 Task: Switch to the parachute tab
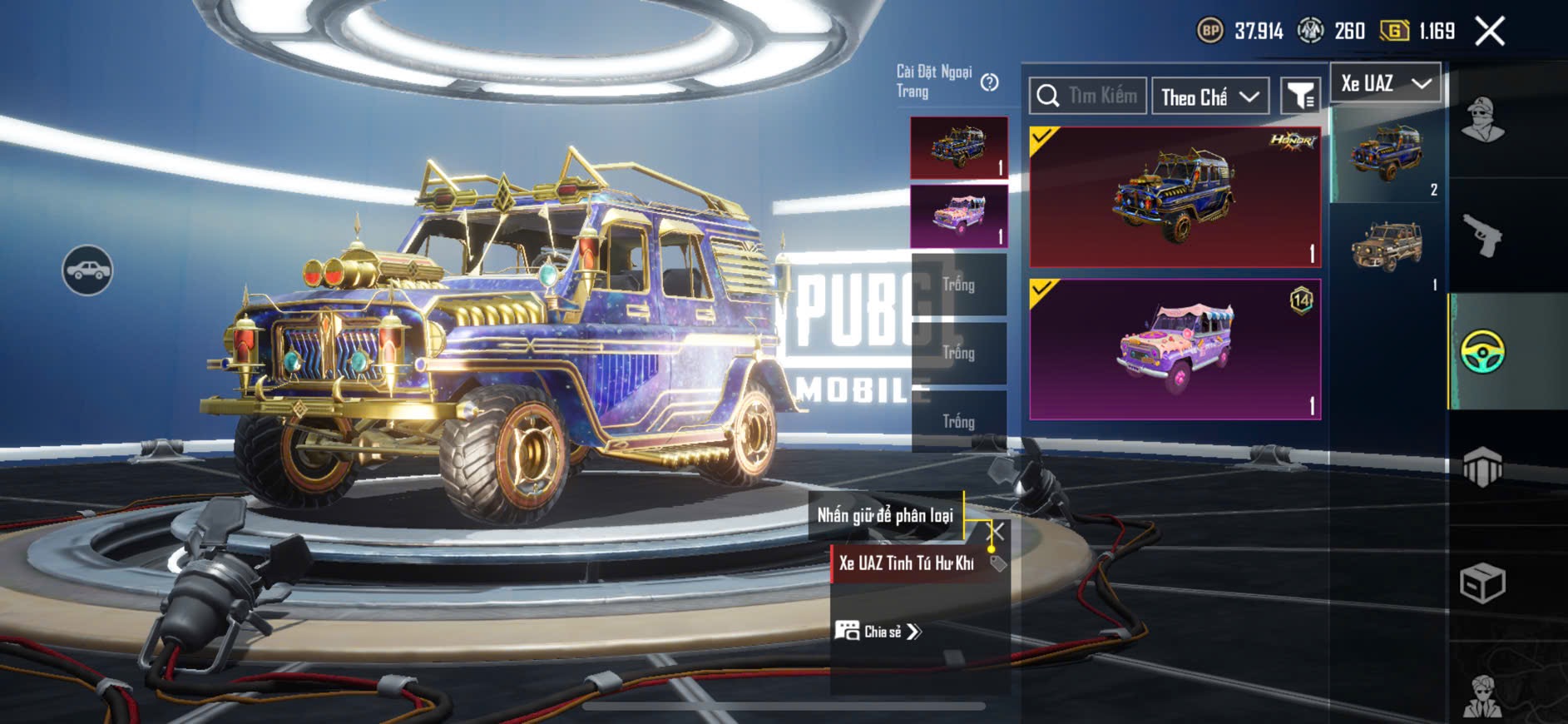pos(1482,467)
